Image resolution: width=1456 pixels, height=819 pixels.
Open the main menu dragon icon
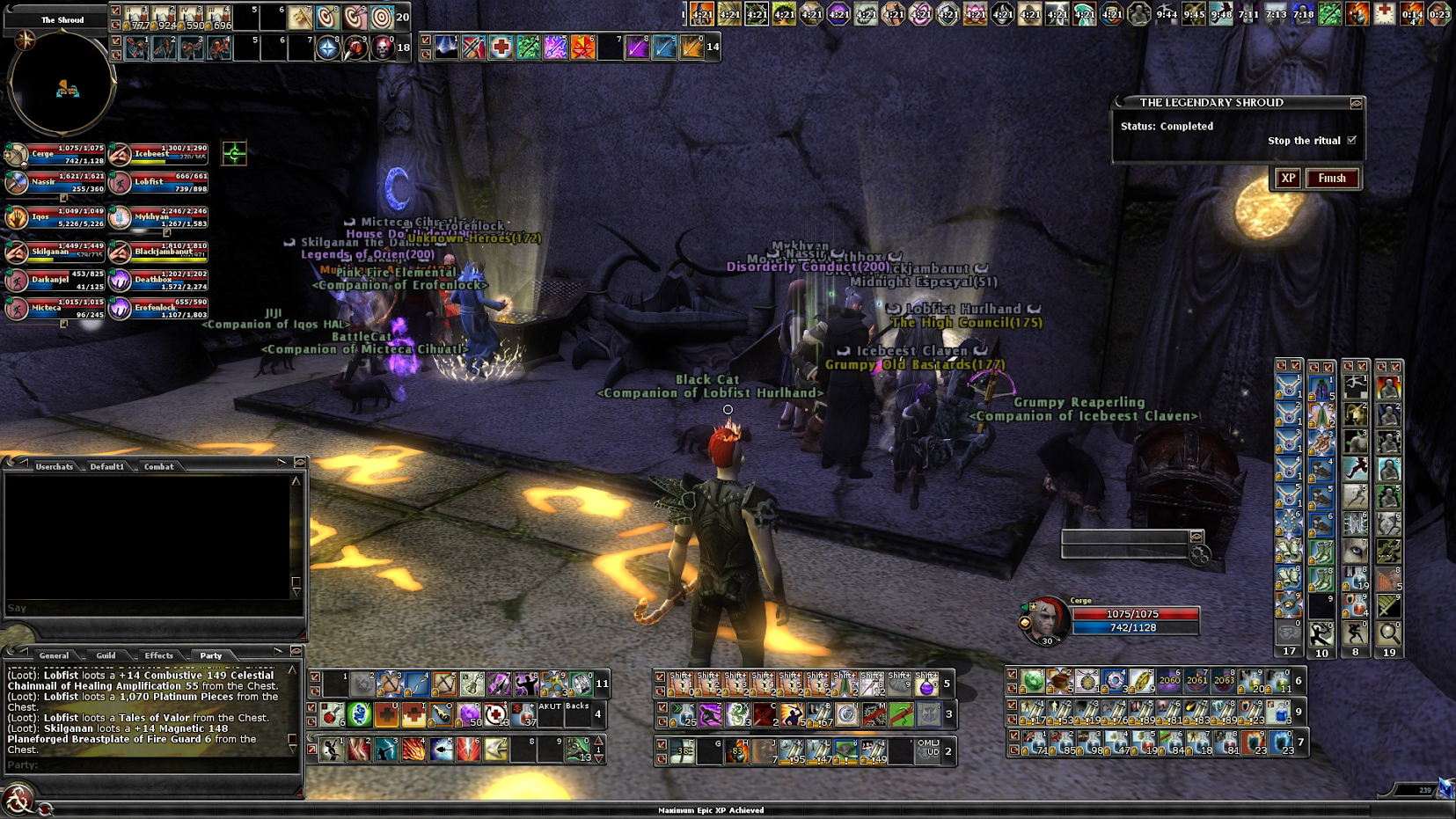click(x=17, y=800)
